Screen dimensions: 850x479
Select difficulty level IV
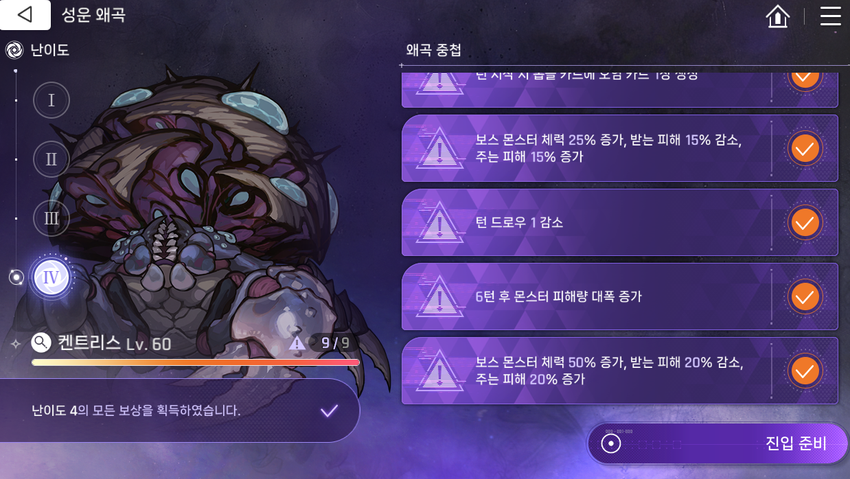tap(51, 277)
